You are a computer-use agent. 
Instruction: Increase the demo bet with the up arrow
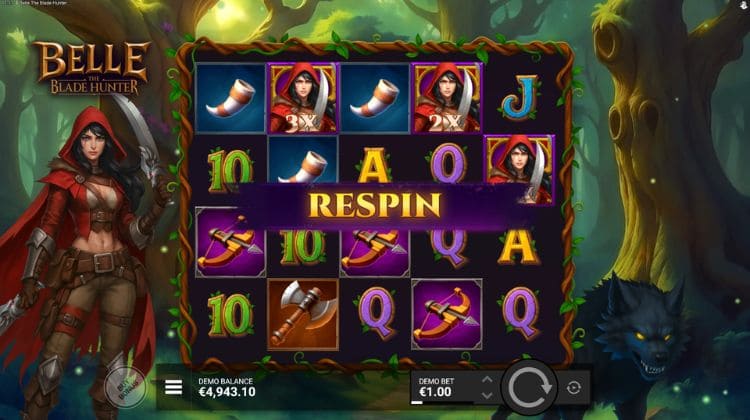tap(487, 380)
